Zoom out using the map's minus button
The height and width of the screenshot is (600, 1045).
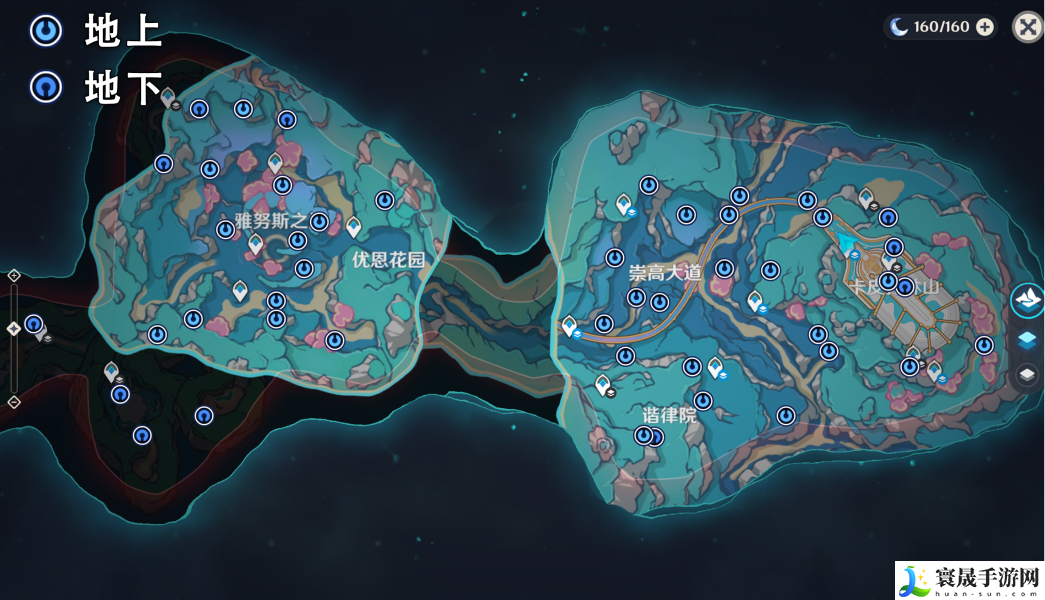14,402
